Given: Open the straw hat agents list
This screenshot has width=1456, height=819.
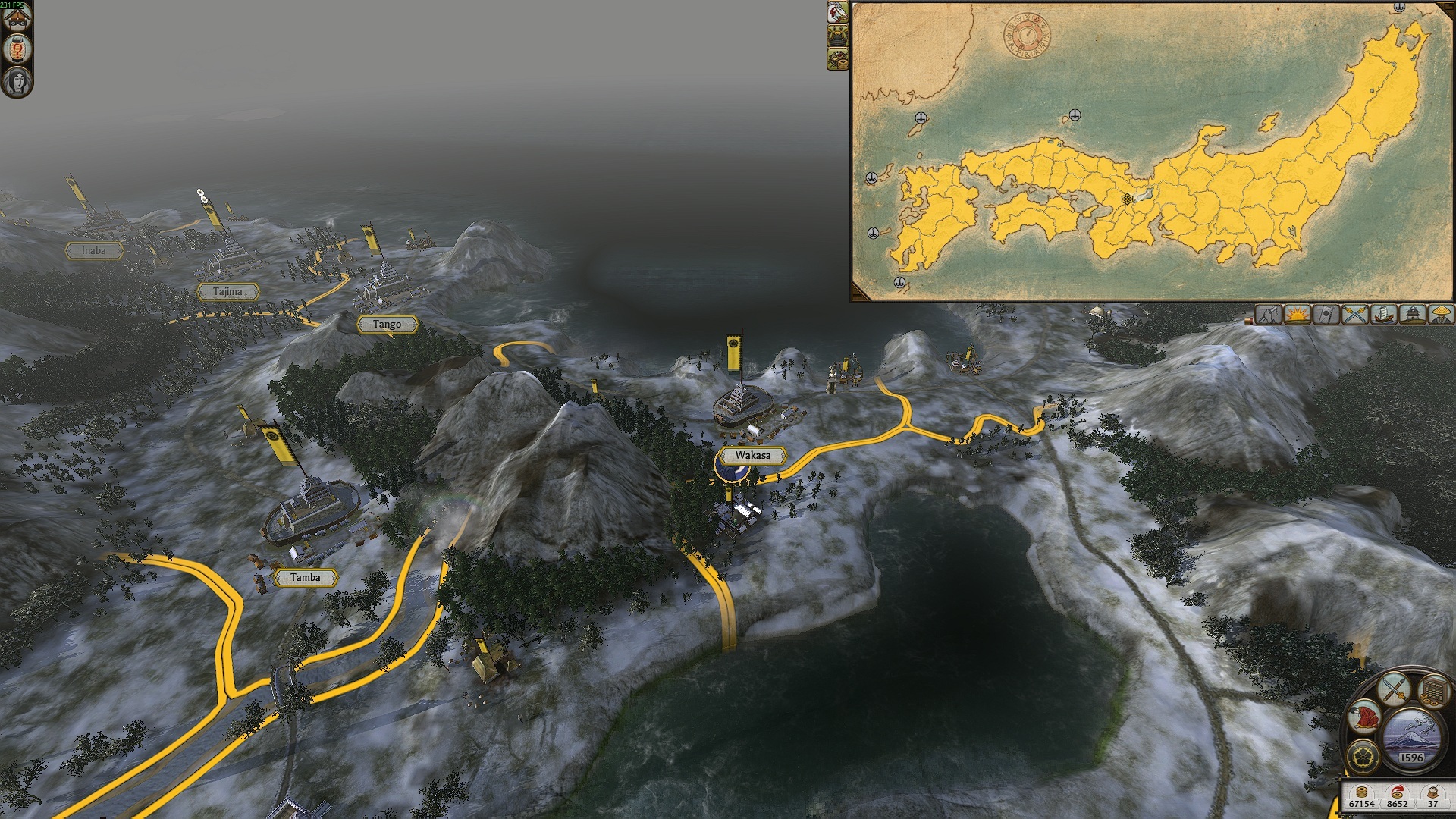Looking at the screenshot, I should (x=1440, y=314).
